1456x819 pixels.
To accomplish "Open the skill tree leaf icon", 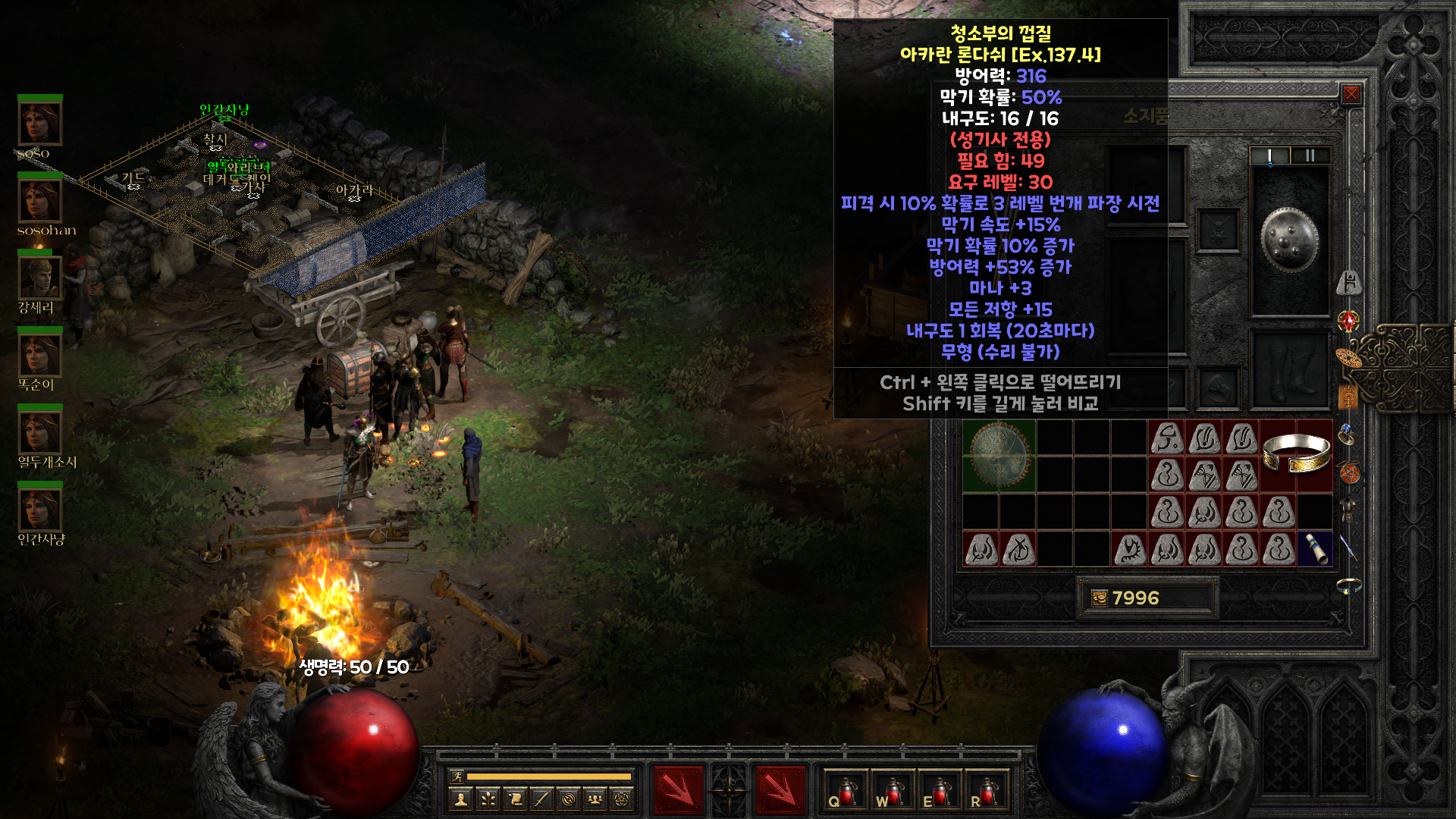I will coord(488,799).
